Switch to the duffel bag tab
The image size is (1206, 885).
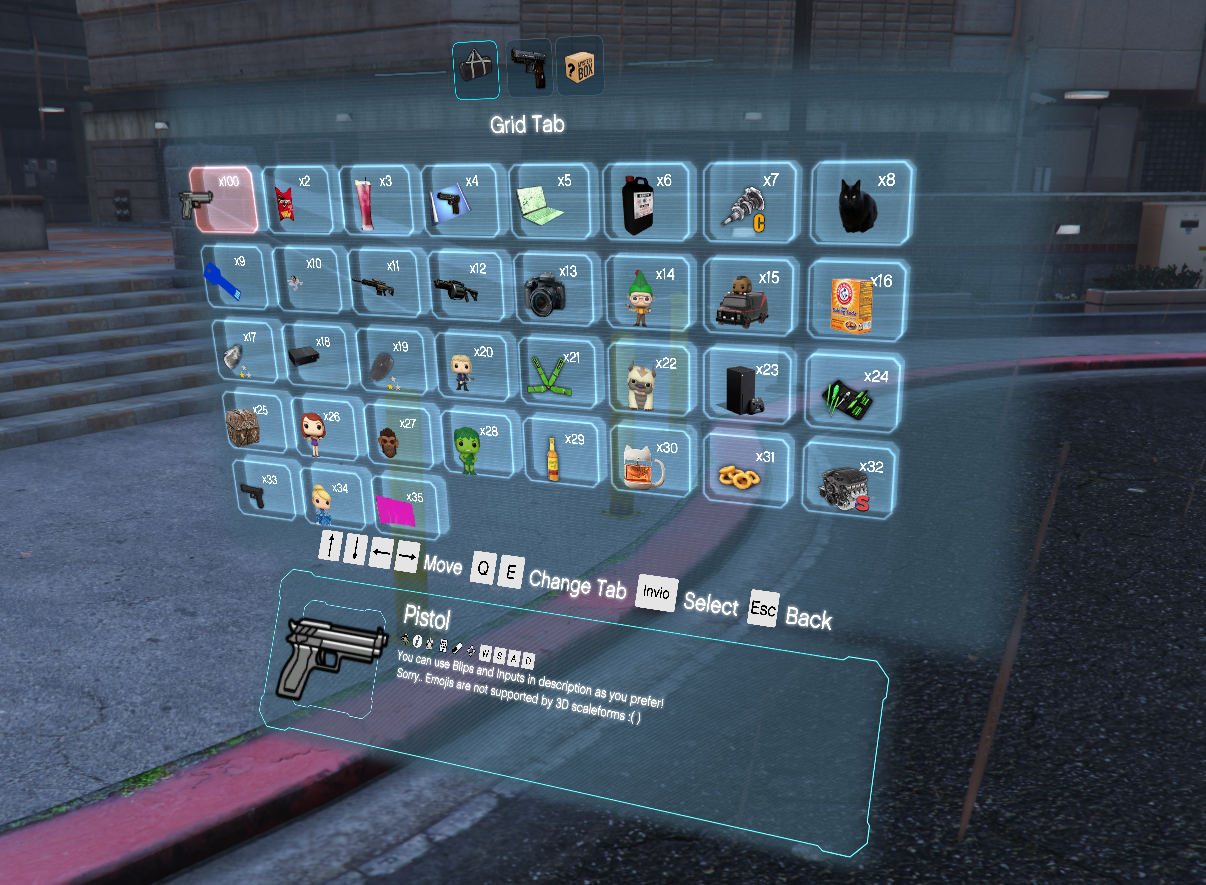476,69
